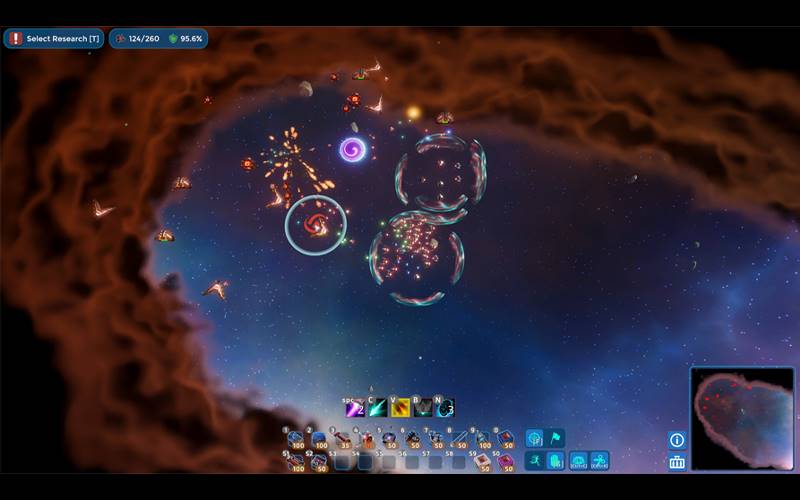Click the toolbox icon beside the minimap

pyautogui.click(x=677, y=462)
